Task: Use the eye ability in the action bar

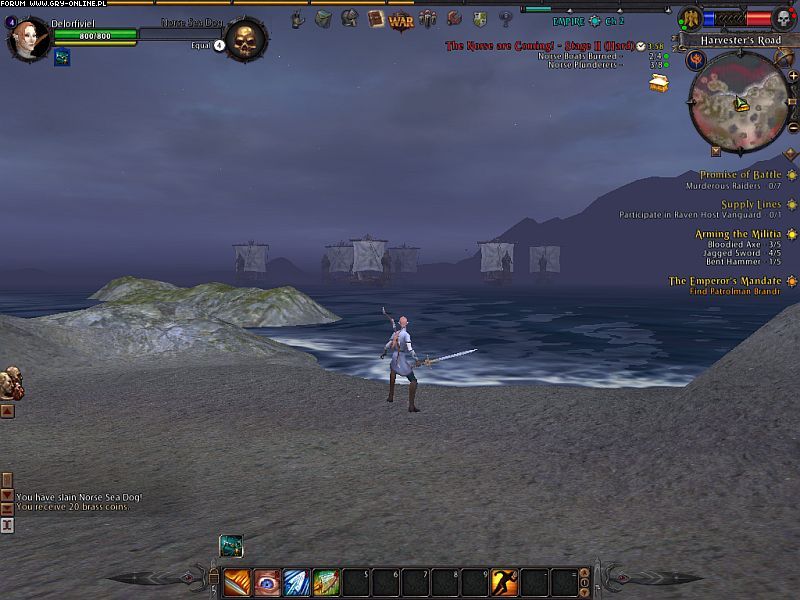Action: pos(267,581)
